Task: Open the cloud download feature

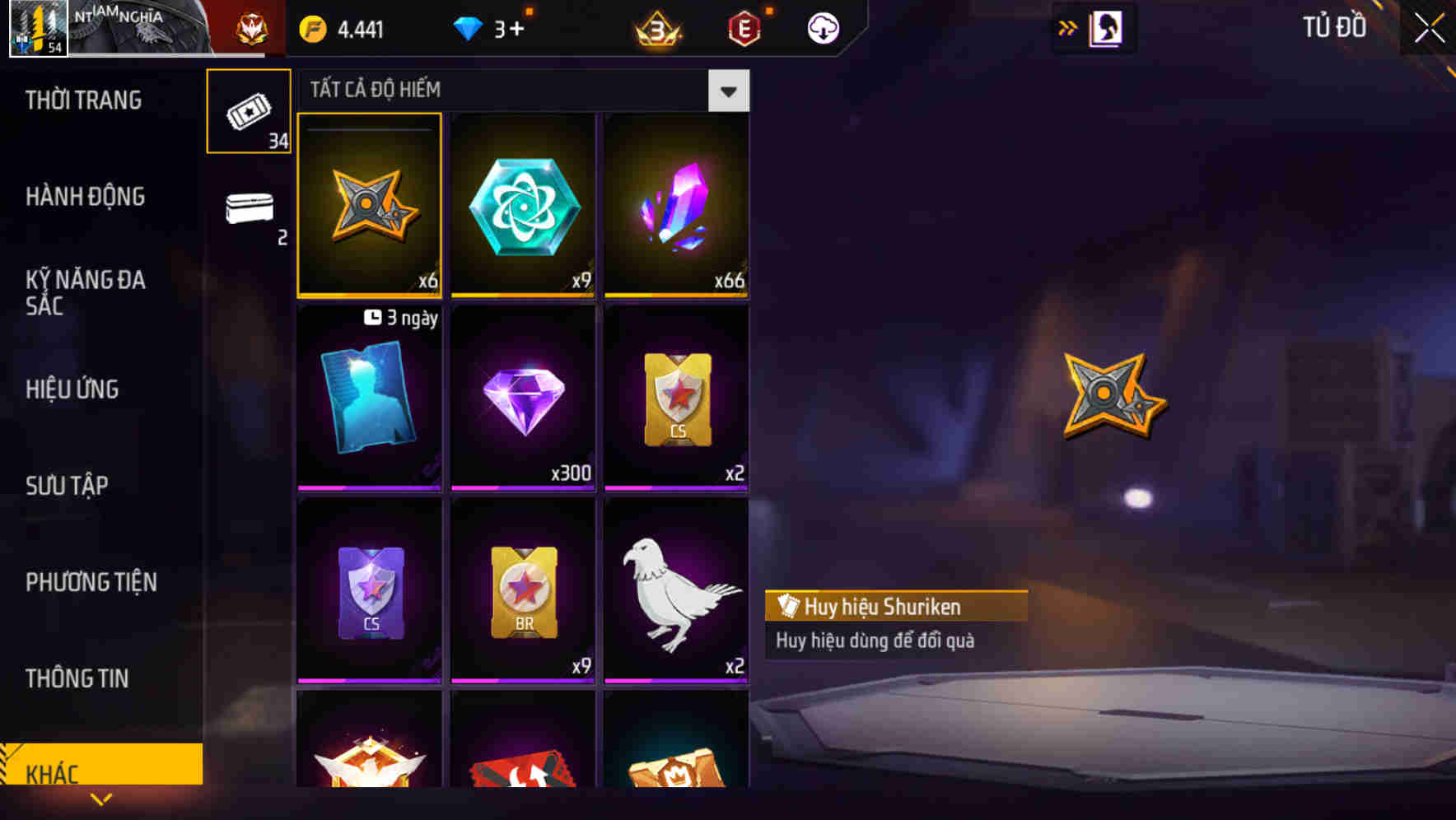Action: coord(824,27)
